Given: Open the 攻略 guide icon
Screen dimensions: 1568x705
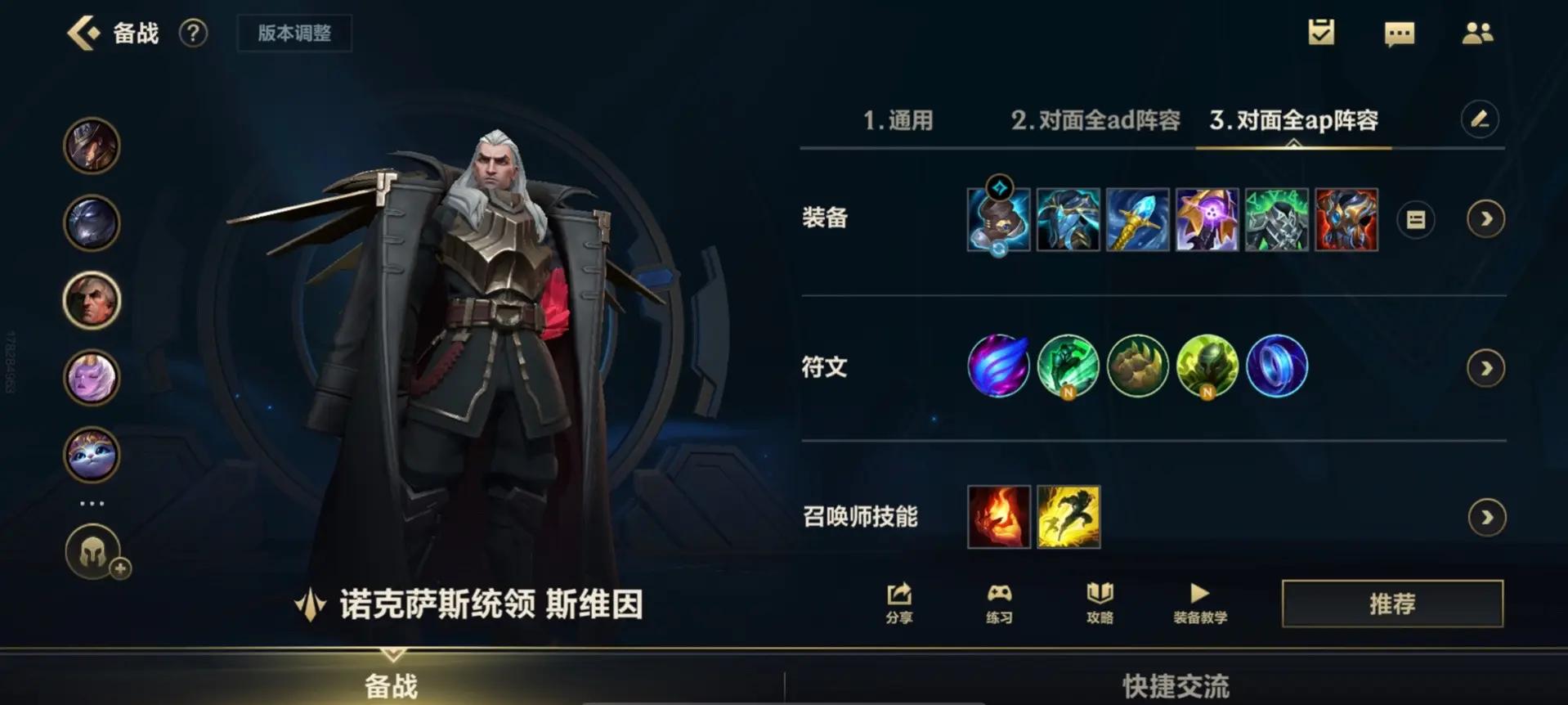Looking at the screenshot, I should (x=1099, y=604).
